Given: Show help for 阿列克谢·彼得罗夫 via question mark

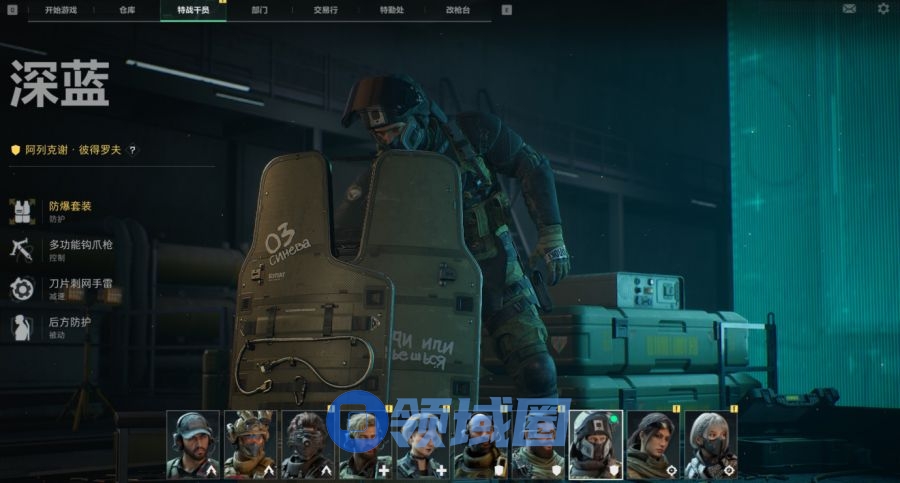Looking at the screenshot, I should pyautogui.click(x=132, y=150).
